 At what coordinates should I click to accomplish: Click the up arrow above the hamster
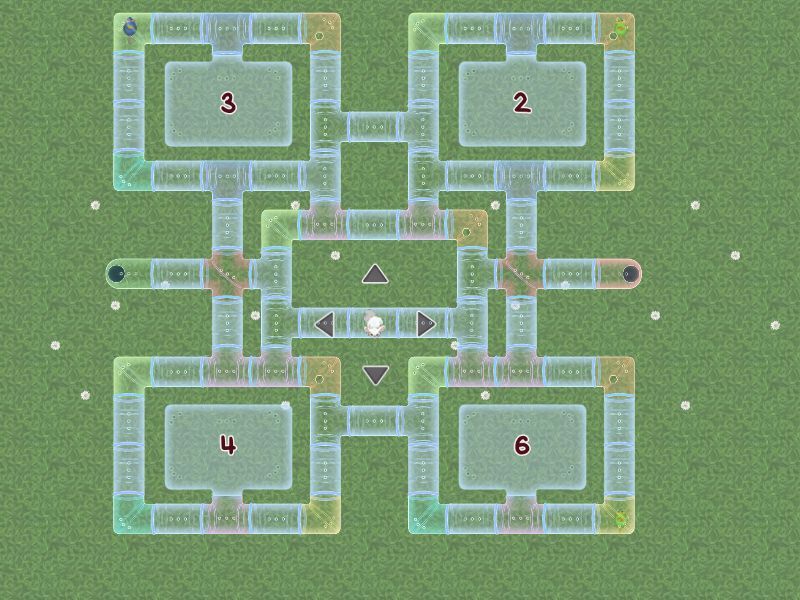[x=375, y=273]
